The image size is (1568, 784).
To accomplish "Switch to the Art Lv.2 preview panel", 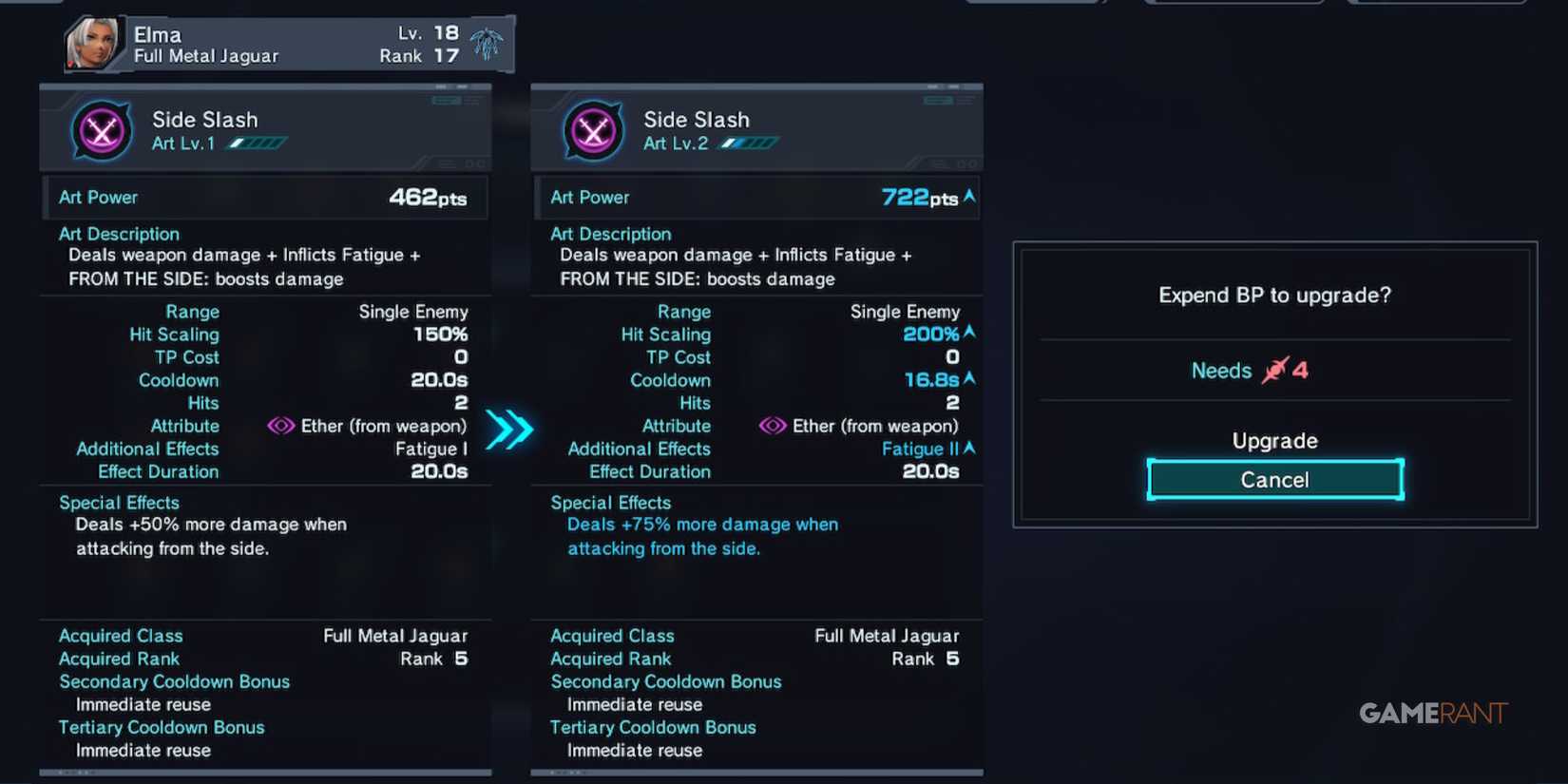I will tap(756, 128).
